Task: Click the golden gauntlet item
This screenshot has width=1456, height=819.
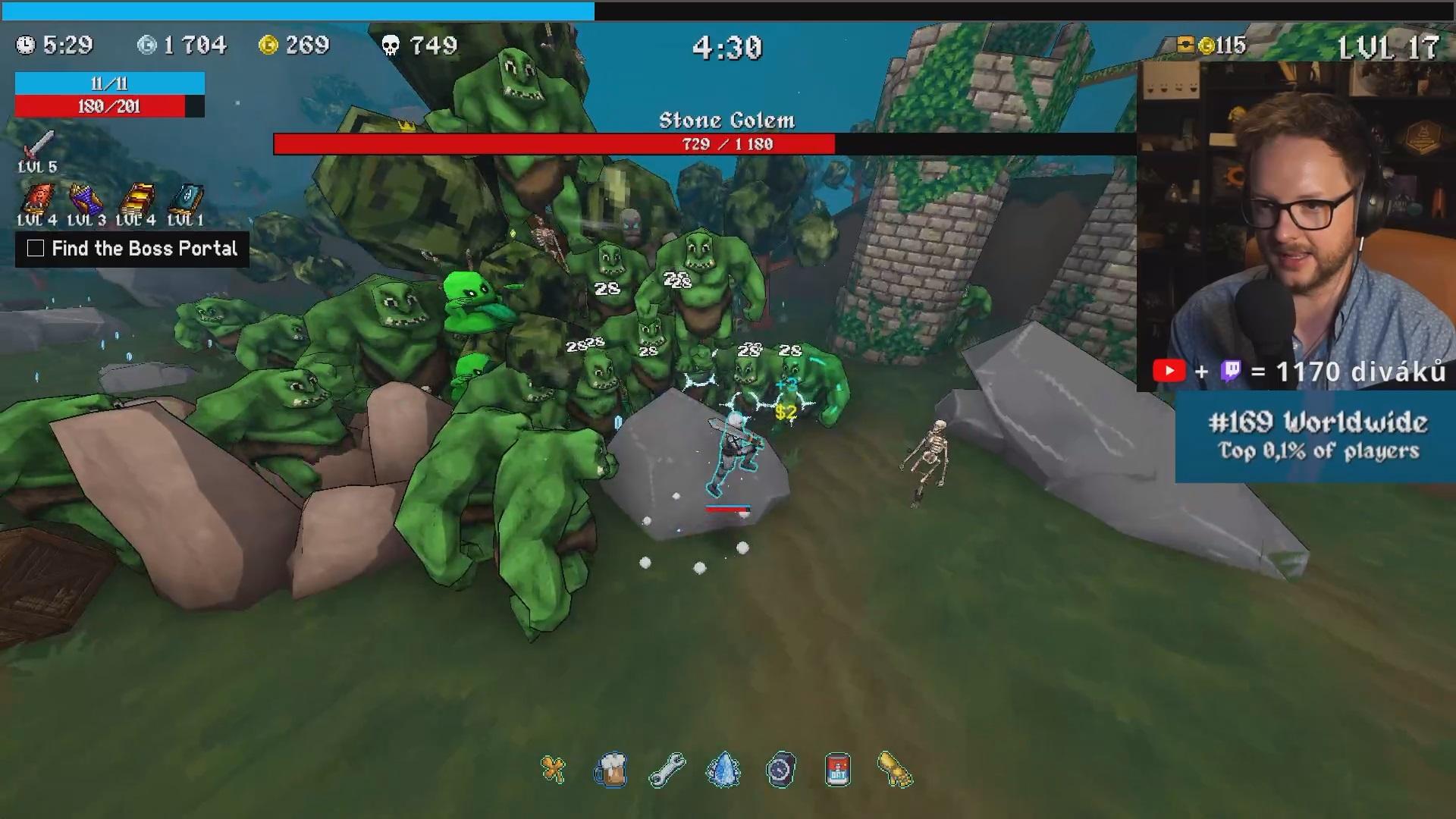Action: tap(895, 770)
